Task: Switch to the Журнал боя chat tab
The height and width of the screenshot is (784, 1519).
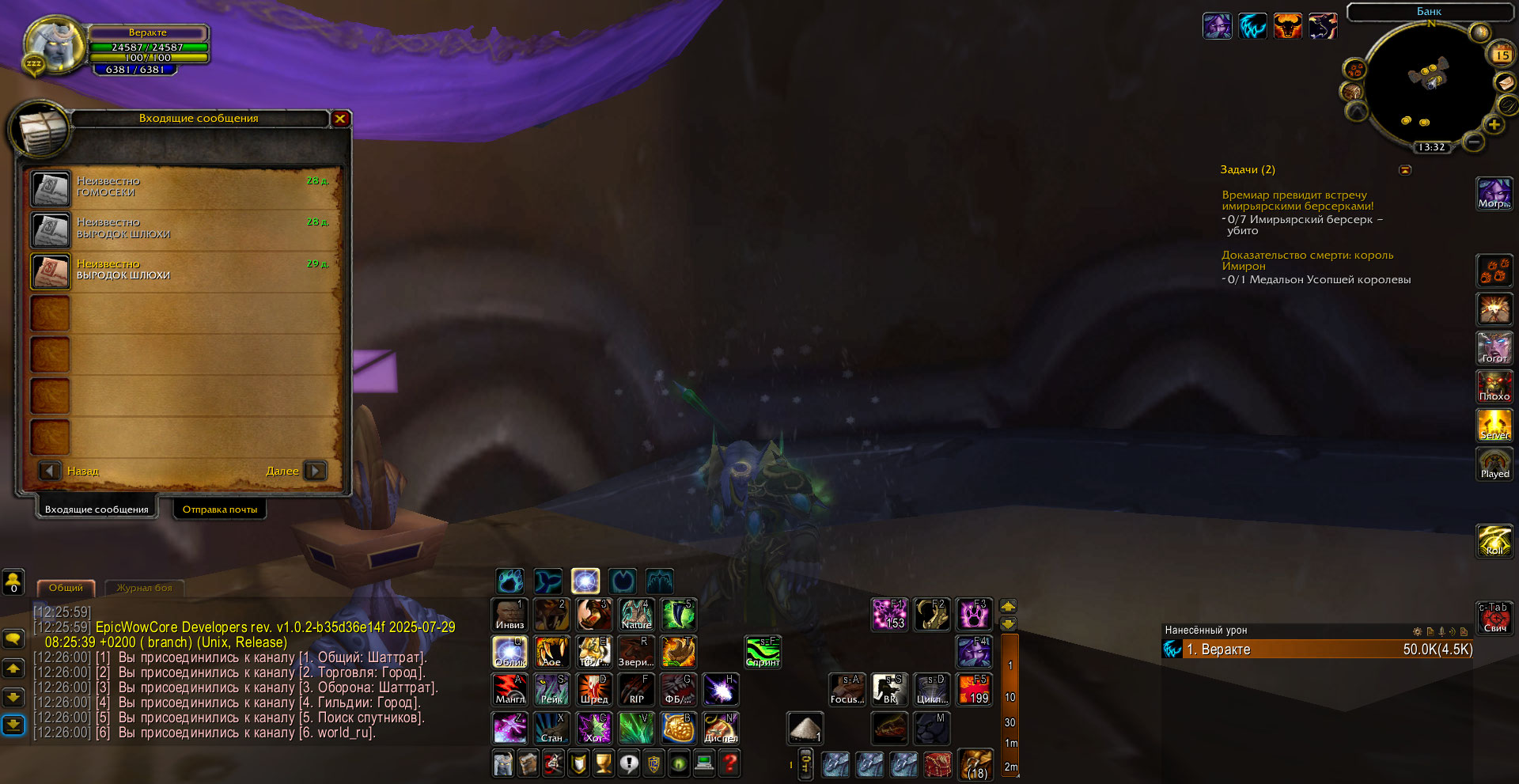Action: 144,588
